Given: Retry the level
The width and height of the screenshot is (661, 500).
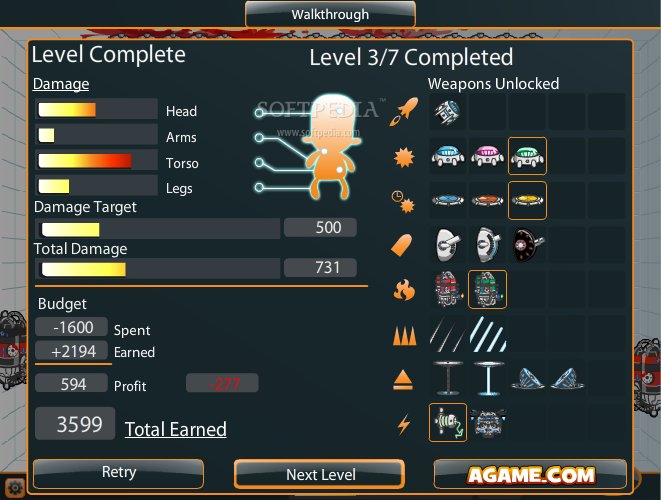Looking at the screenshot, I should click(119, 473).
